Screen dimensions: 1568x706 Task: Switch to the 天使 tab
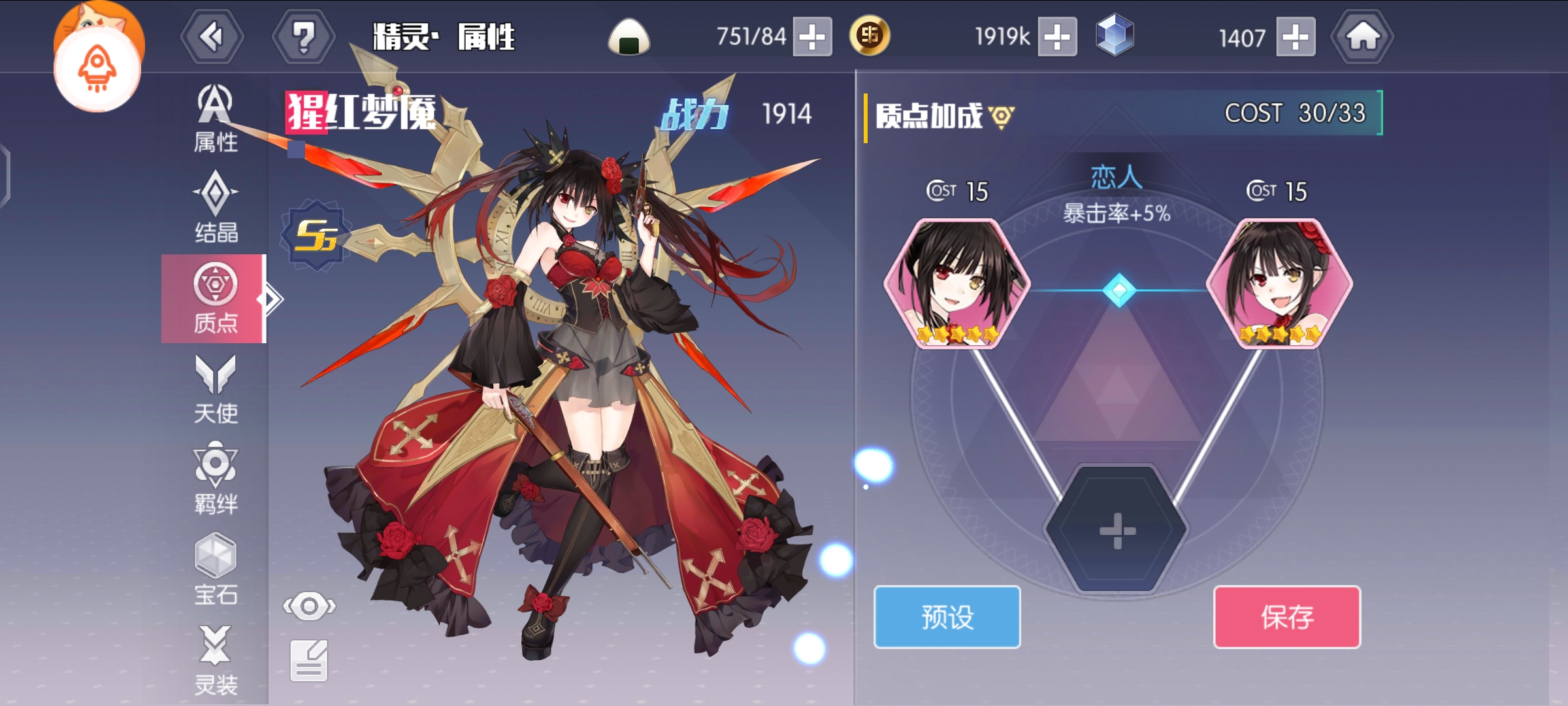click(x=215, y=390)
